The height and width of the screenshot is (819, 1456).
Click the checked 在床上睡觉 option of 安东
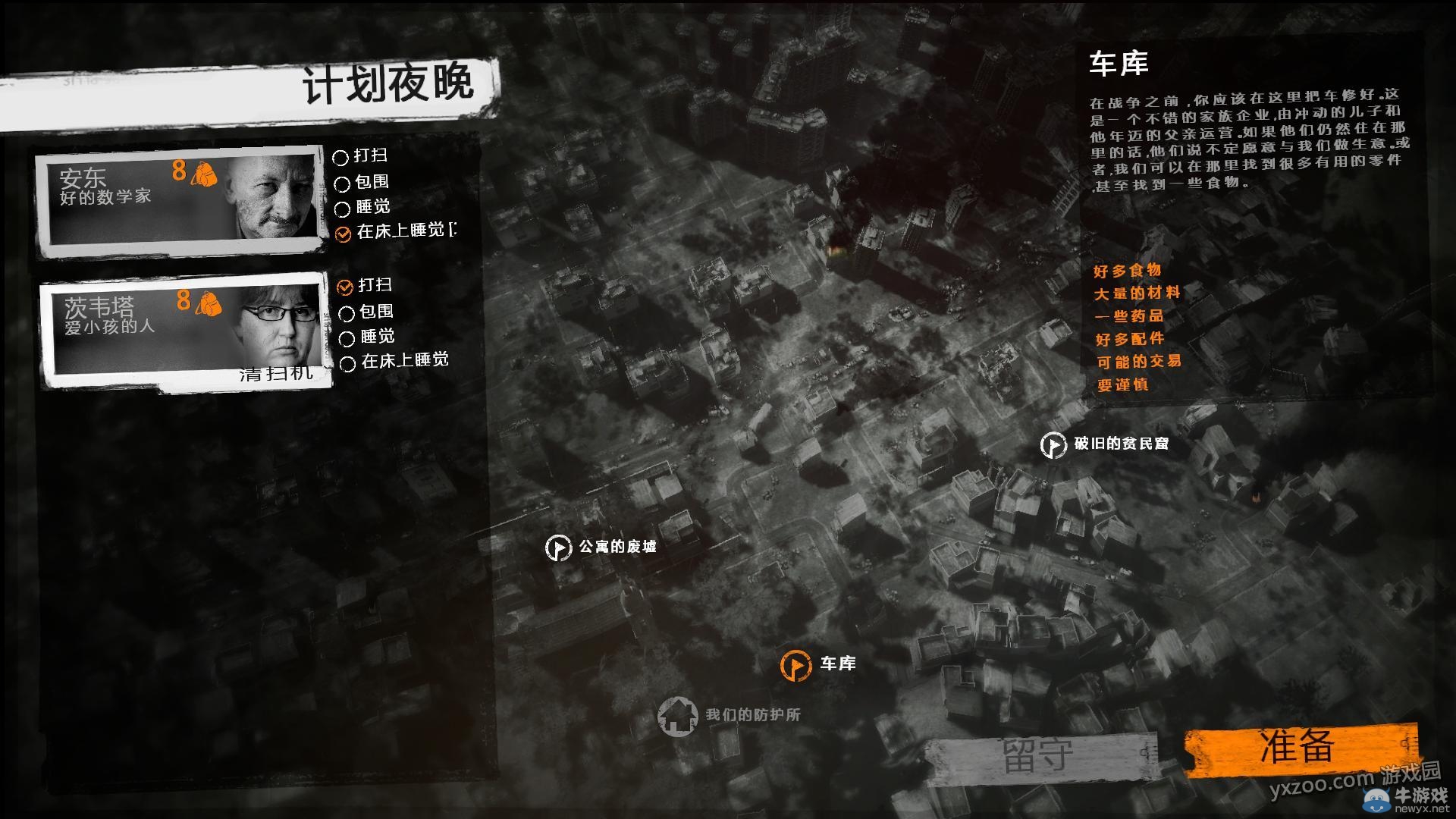(342, 234)
